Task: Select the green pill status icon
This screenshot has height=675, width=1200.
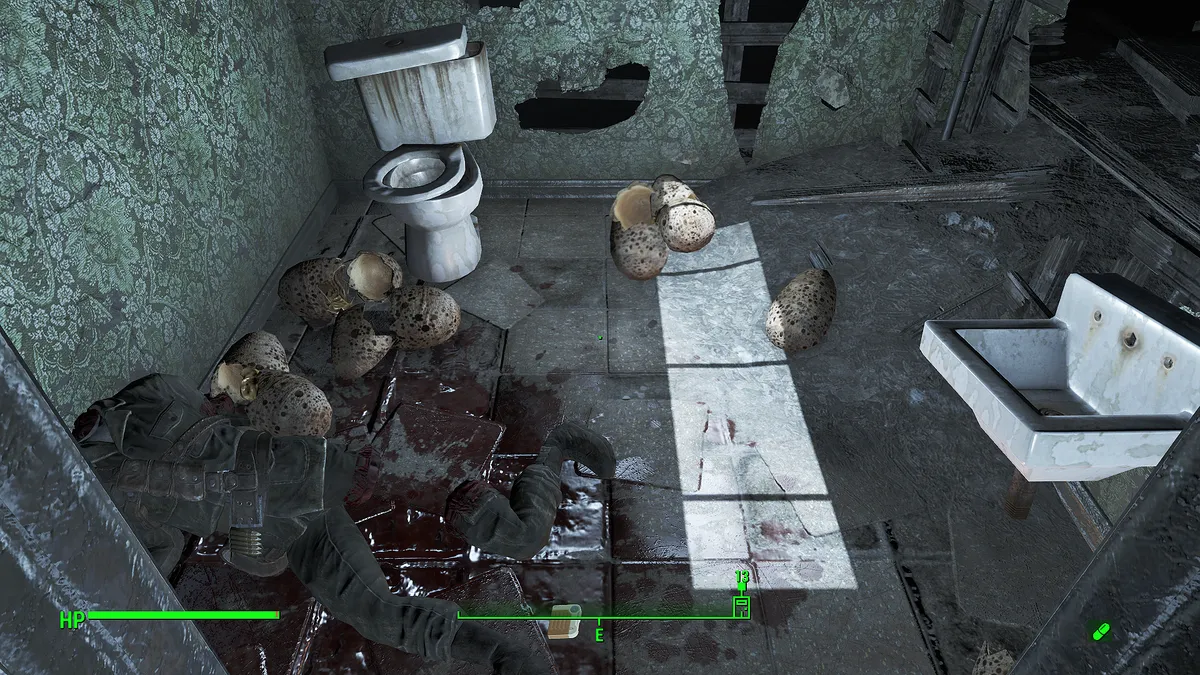Action: click(1101, 631)
